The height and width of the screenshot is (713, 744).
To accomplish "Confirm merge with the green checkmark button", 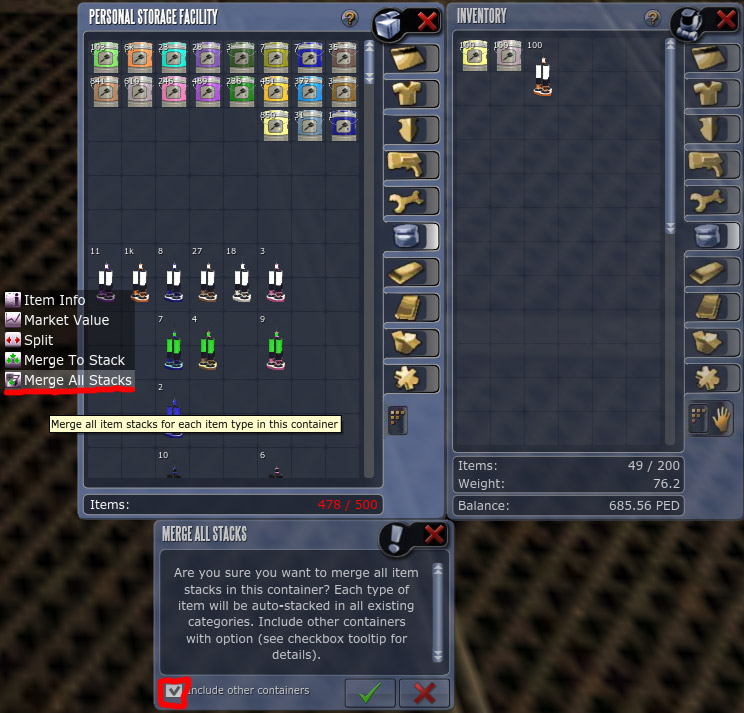I will 369,692.
